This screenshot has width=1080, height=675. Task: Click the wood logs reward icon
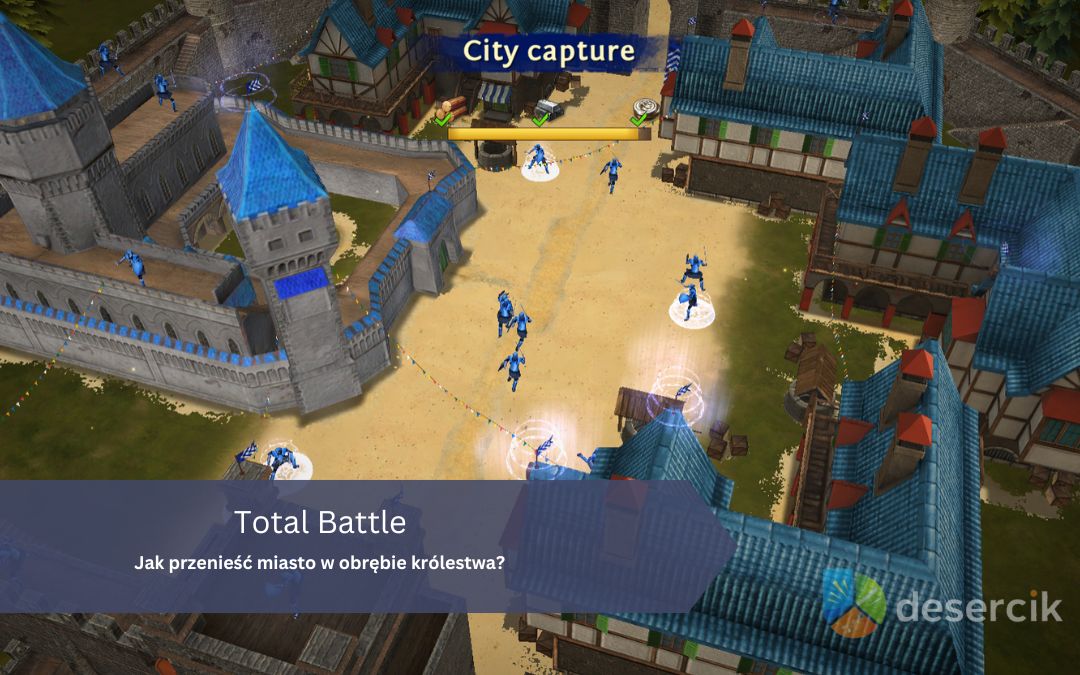(453, 105)
